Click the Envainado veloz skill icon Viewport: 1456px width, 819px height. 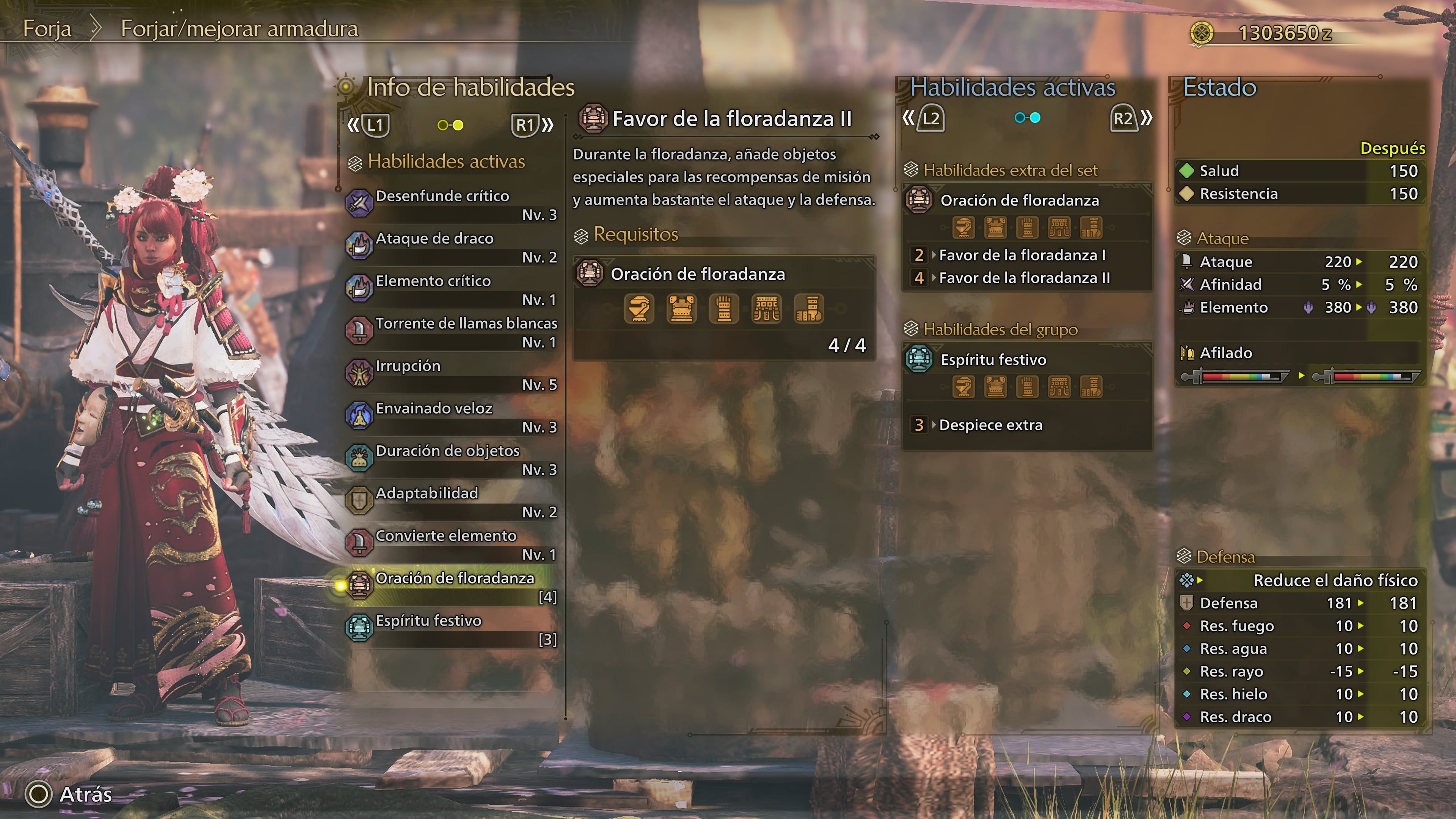pos(359,416)
